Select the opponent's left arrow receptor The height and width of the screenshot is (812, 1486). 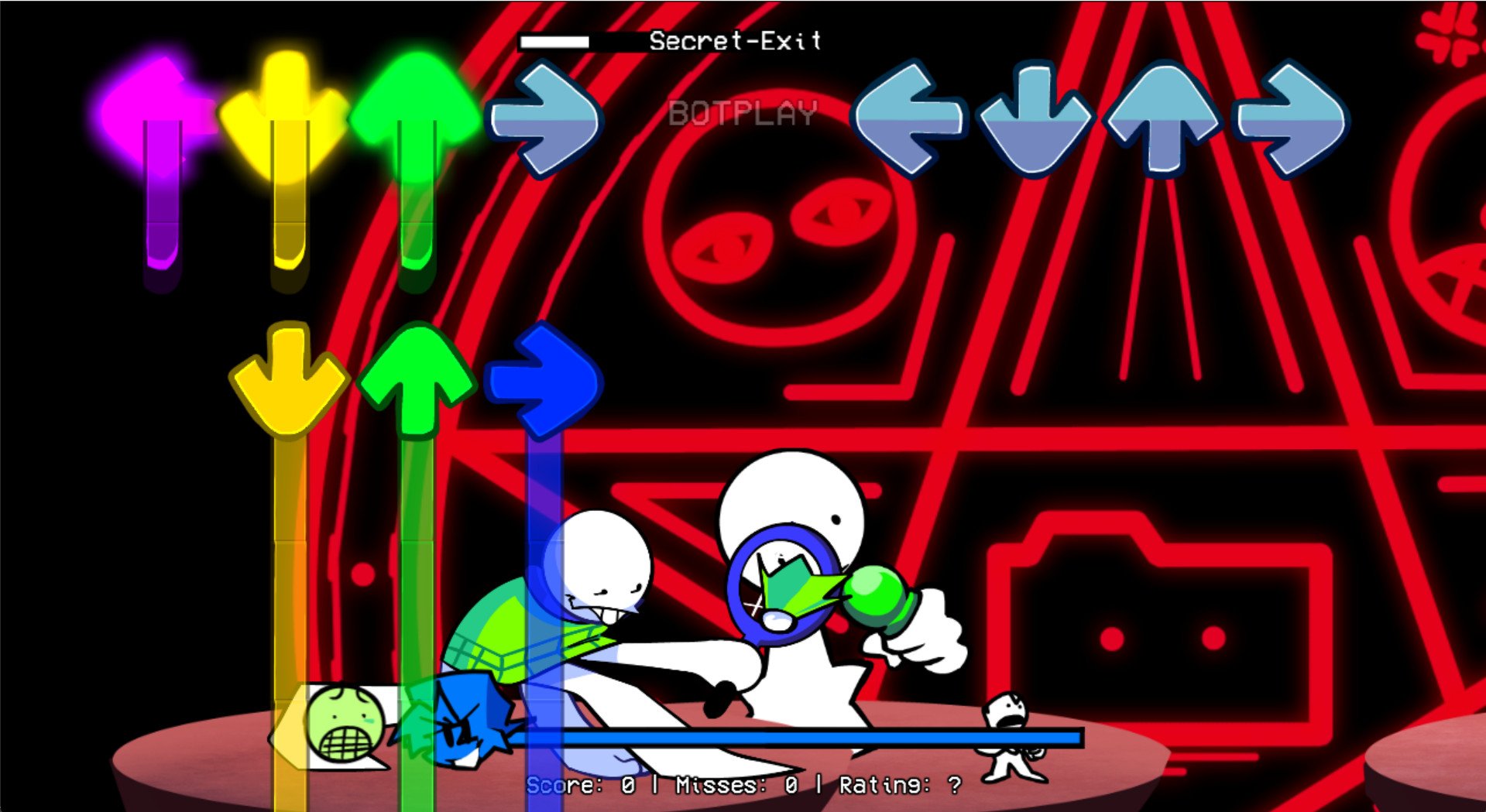pyautogui.click(x=910, y=120)
